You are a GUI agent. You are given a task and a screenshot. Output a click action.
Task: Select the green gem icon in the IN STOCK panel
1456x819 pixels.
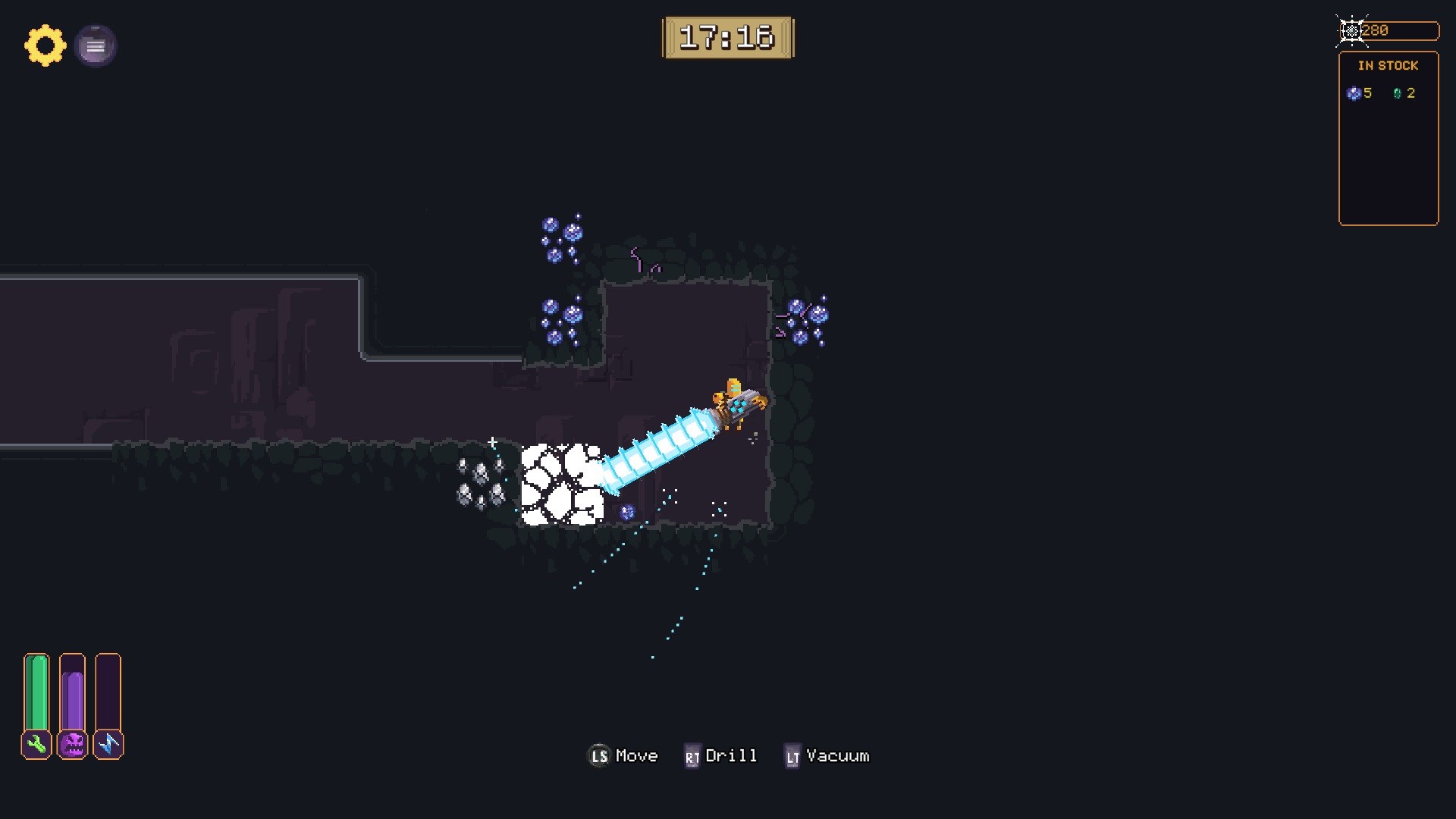coord(1398,93)
